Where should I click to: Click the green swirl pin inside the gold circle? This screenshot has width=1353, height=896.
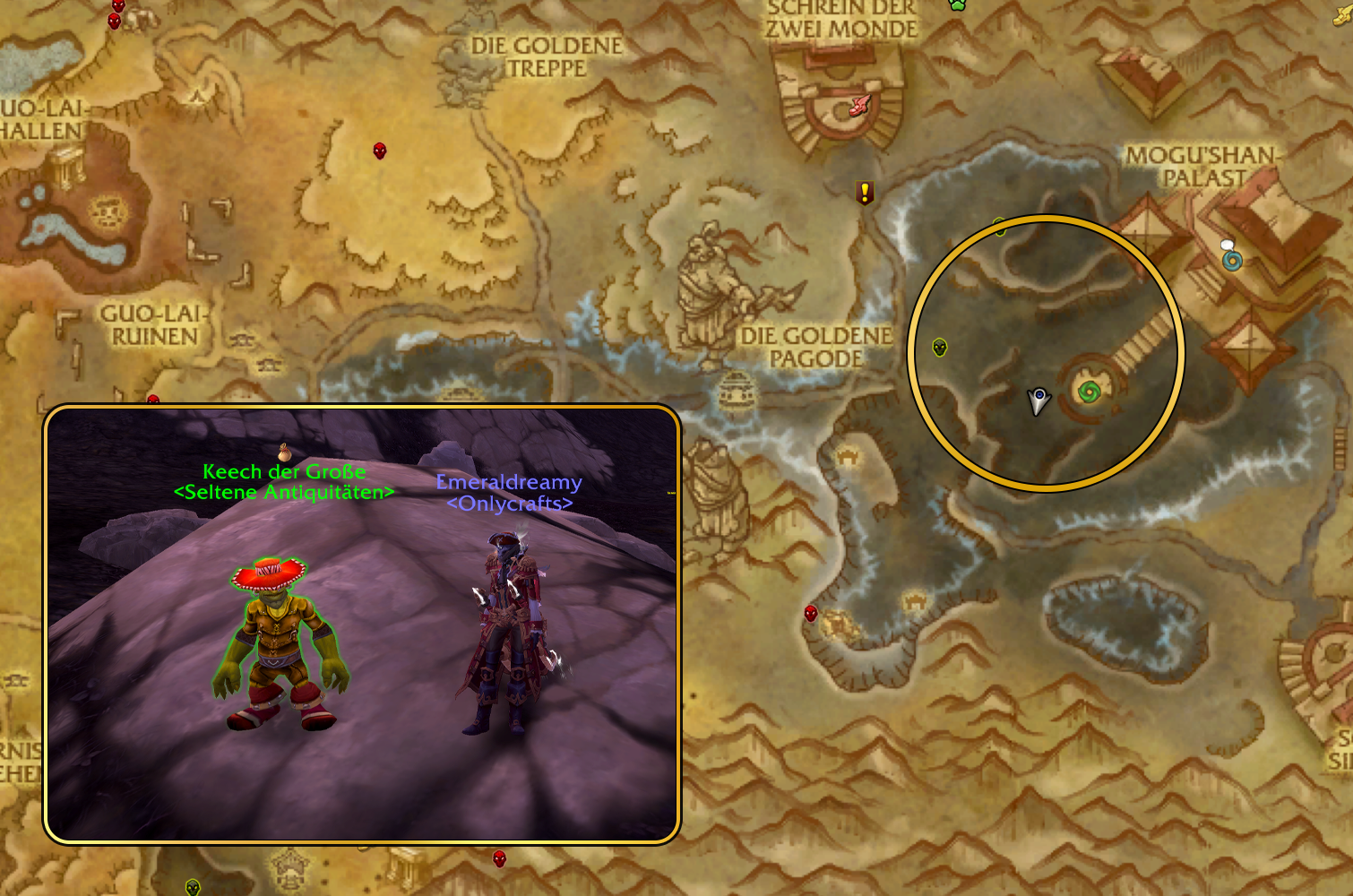click(x=1090, y=392)
